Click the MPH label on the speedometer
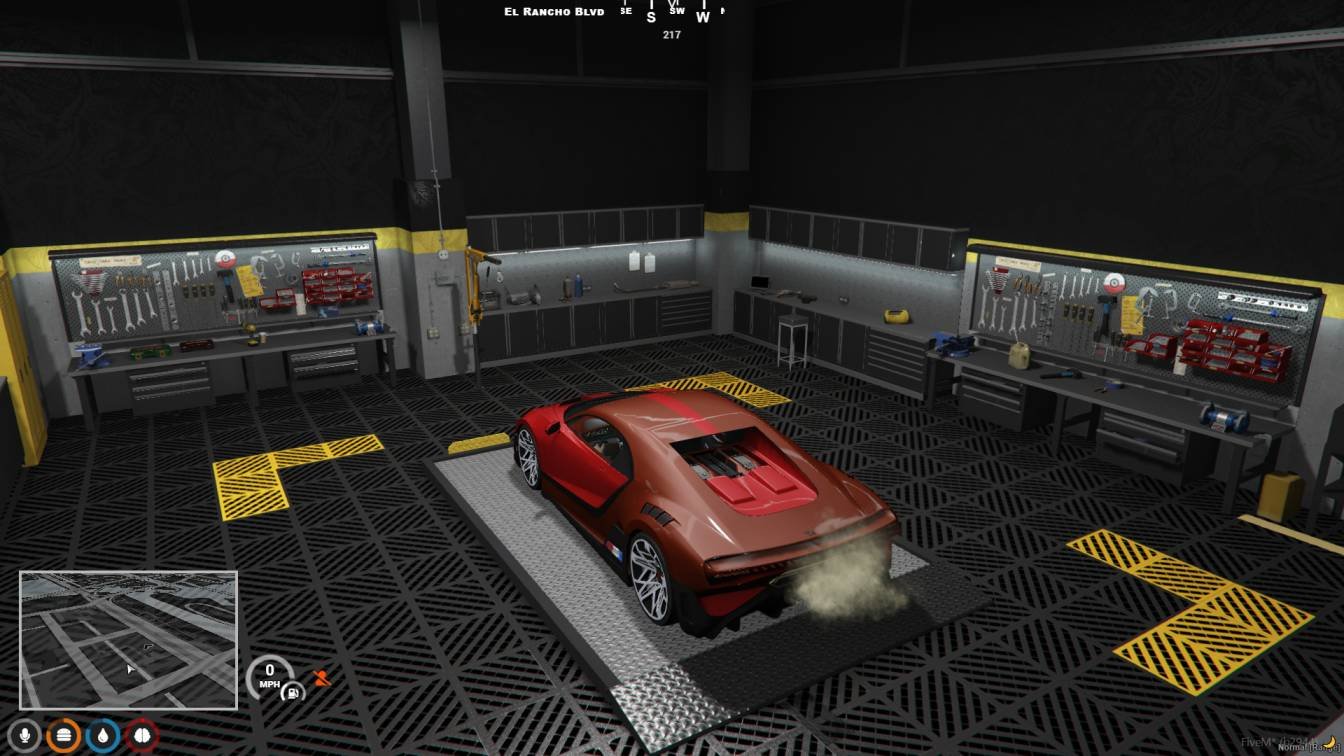Screen dimensions: 1344x756 (x=268, y=684)
